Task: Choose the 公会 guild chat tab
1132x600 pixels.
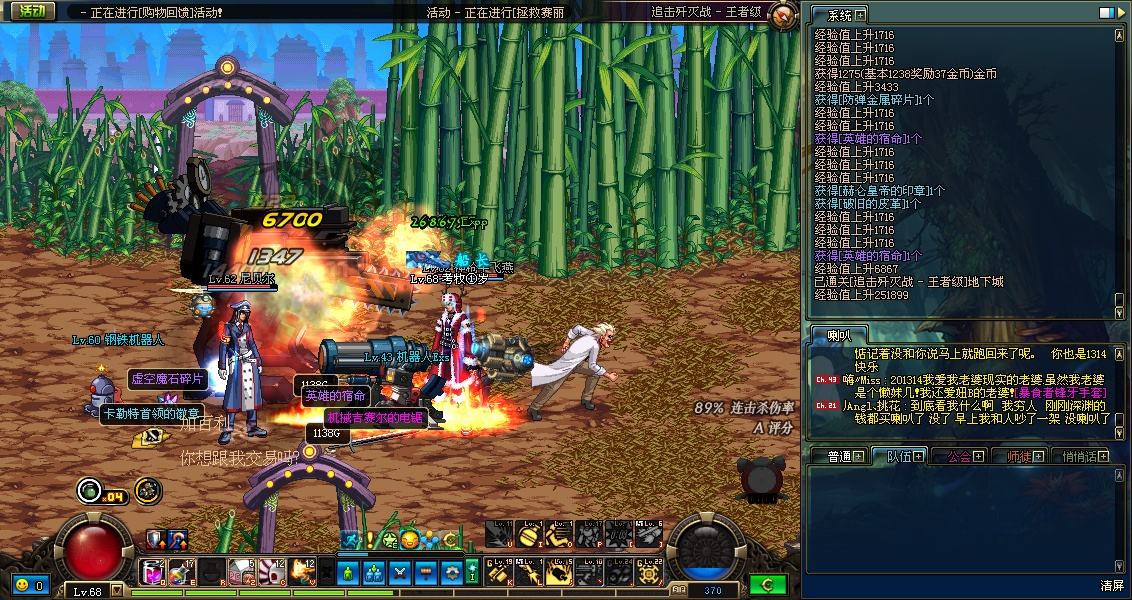Action: point(964,456)
